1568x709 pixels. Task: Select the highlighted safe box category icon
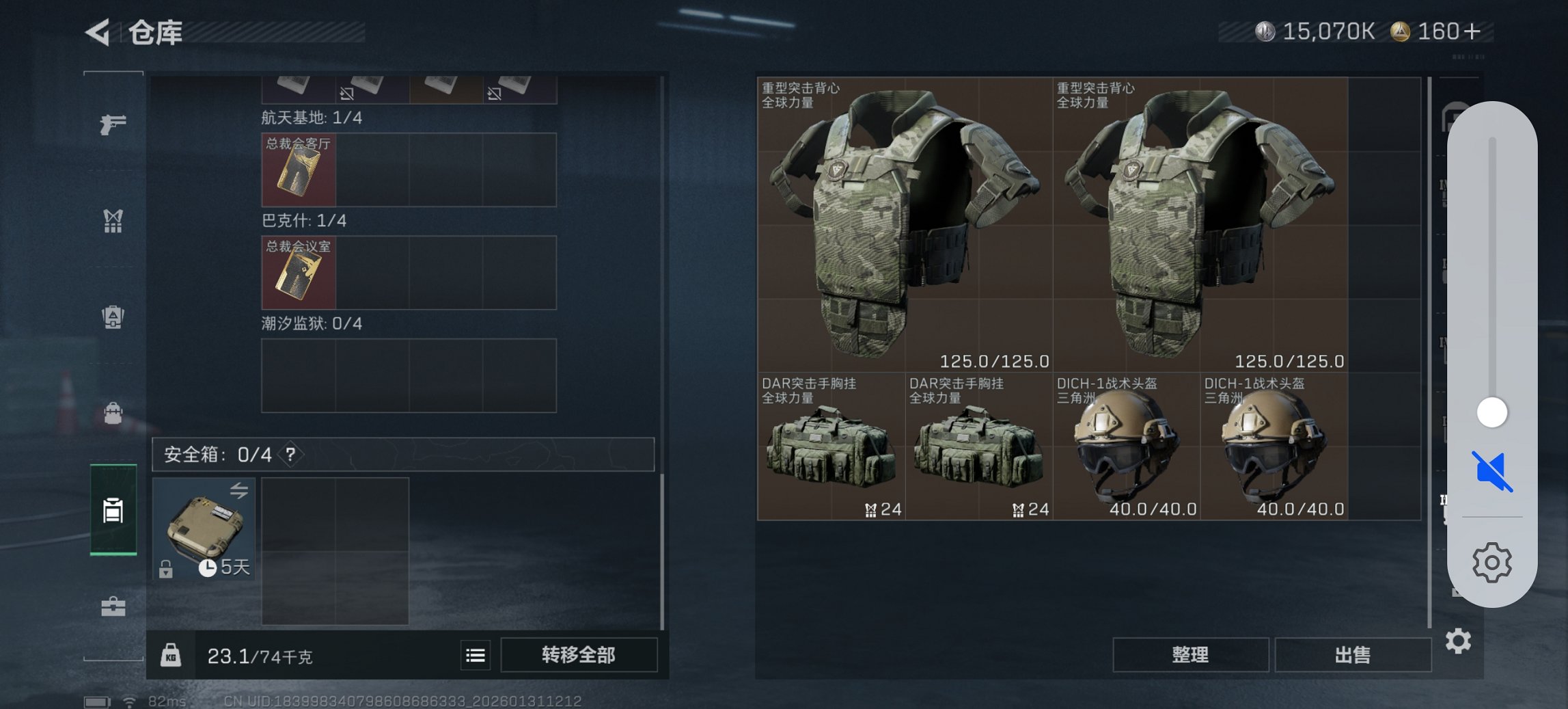[x=112, y=509]
